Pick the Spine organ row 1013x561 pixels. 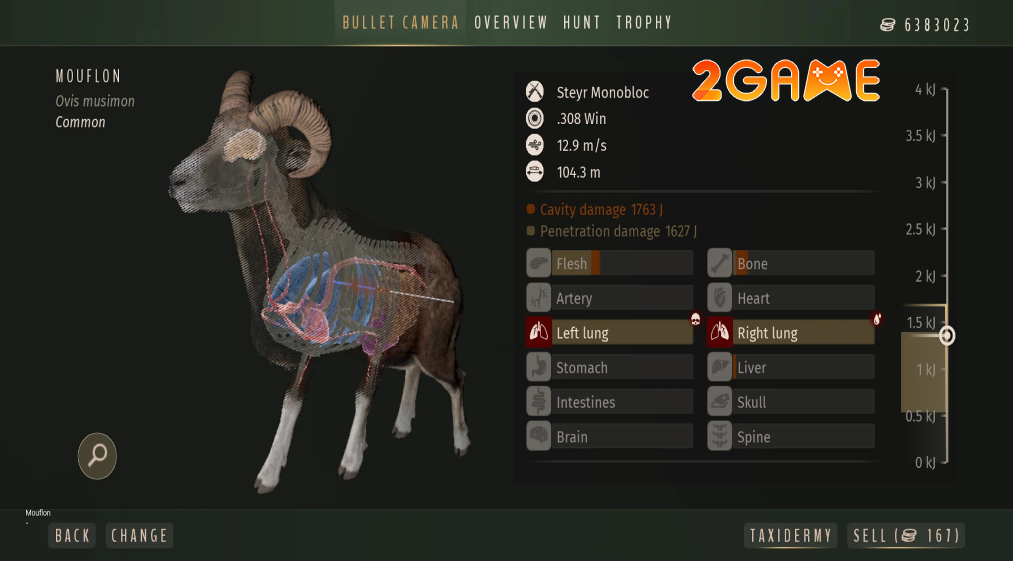(790, 437)
